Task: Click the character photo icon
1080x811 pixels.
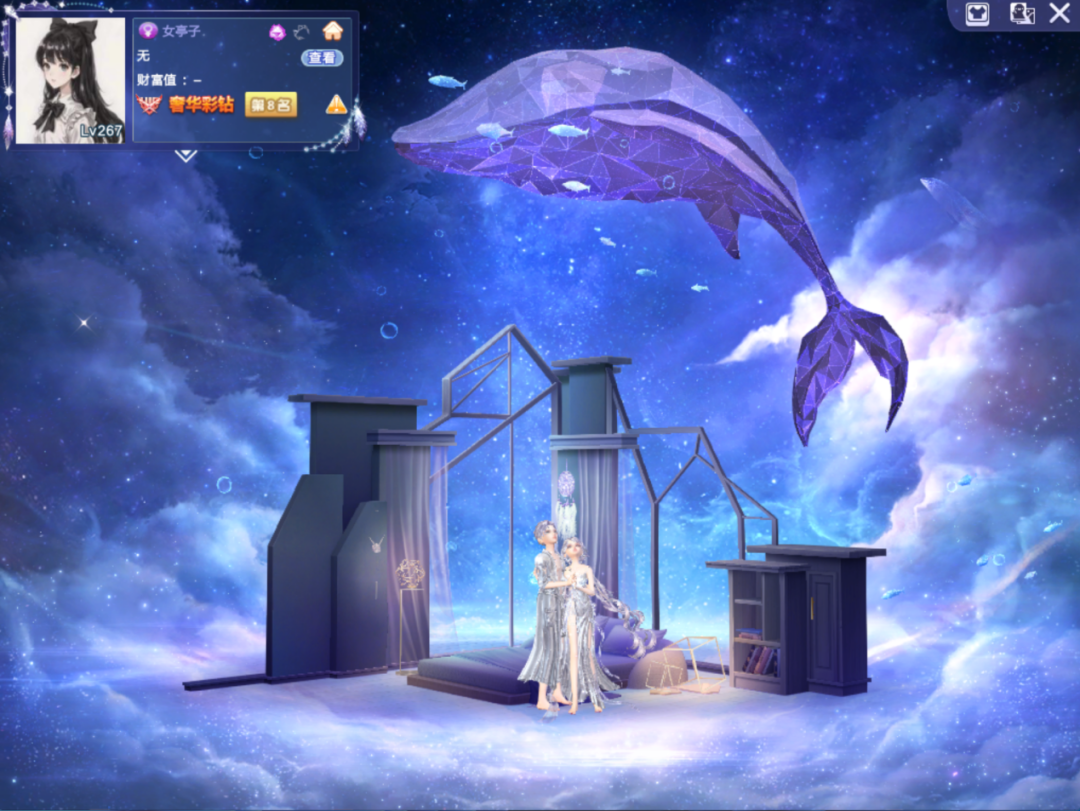Action: tap(1021, 14)
